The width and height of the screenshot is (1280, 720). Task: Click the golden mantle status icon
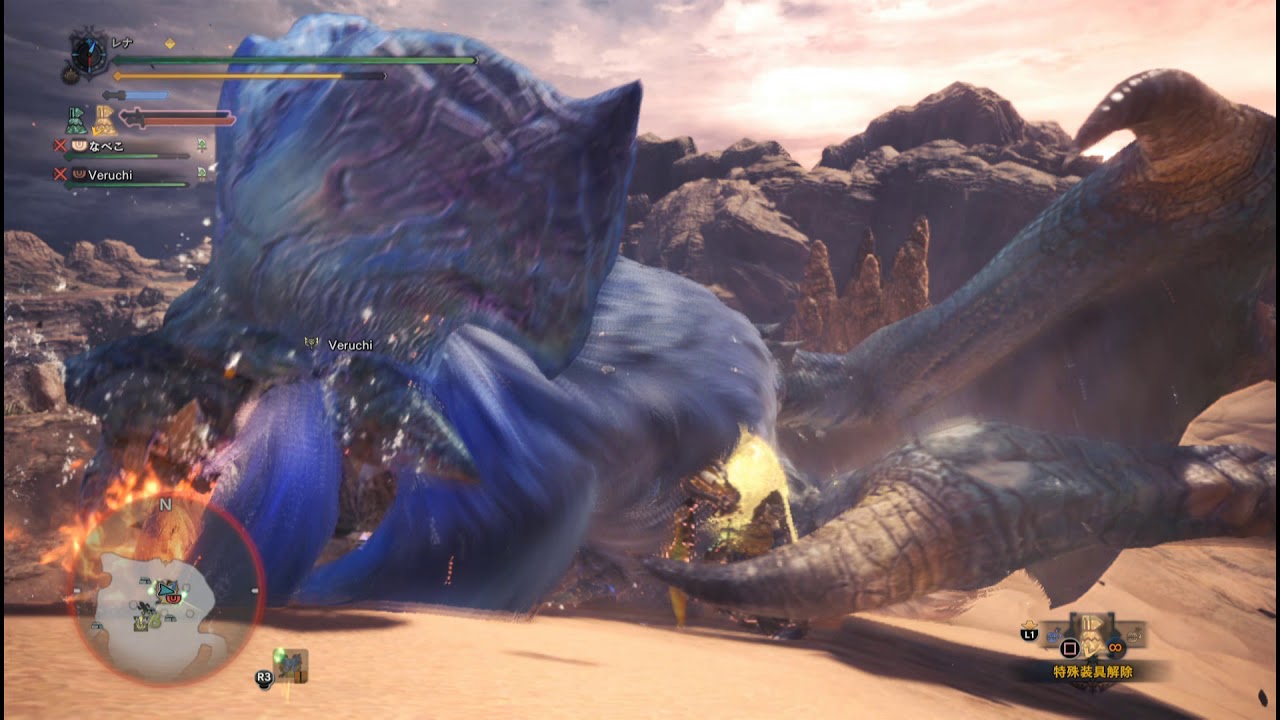[105, 121]
